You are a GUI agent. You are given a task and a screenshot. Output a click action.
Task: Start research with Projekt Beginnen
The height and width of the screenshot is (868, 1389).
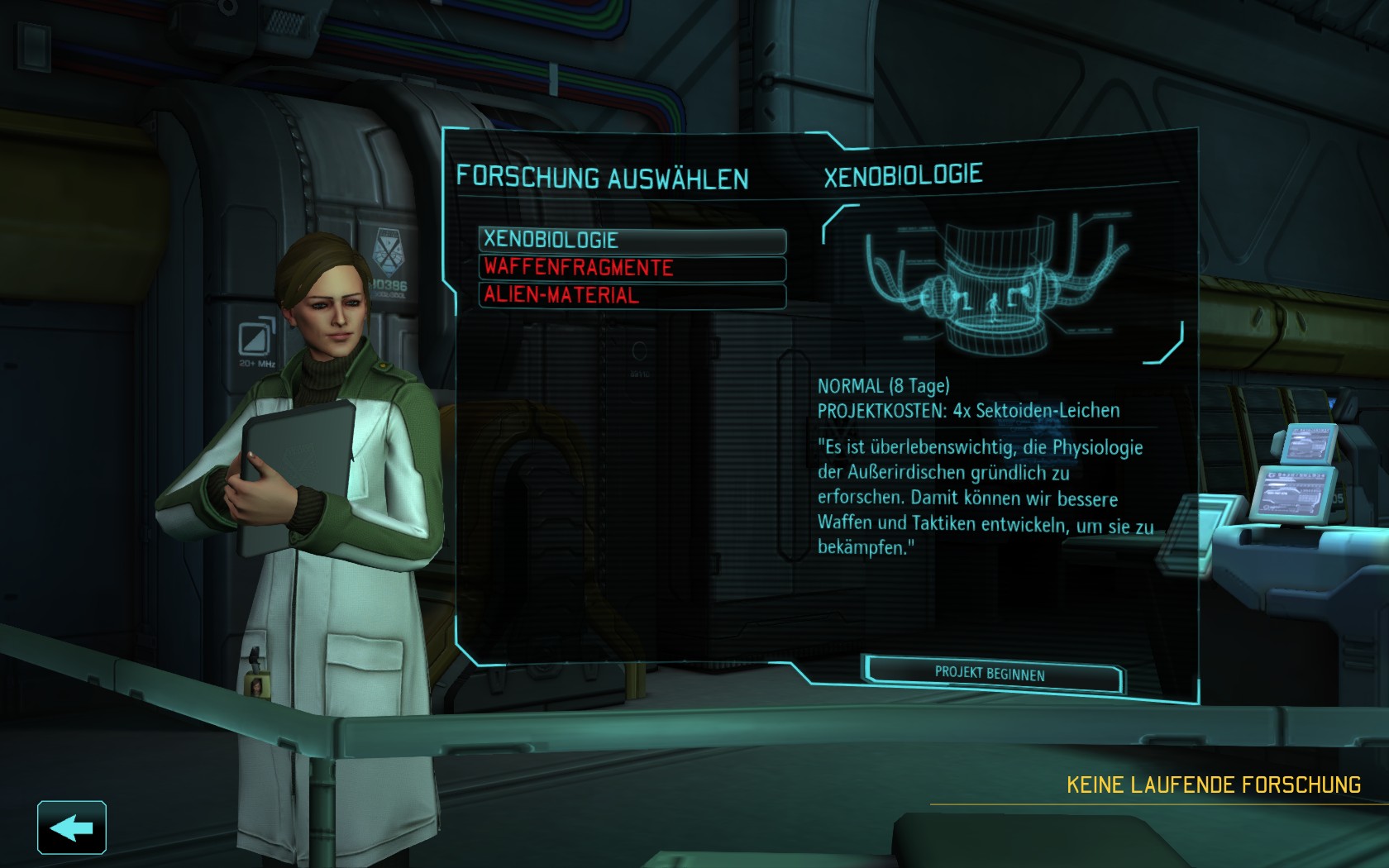[x=990, y=674]
